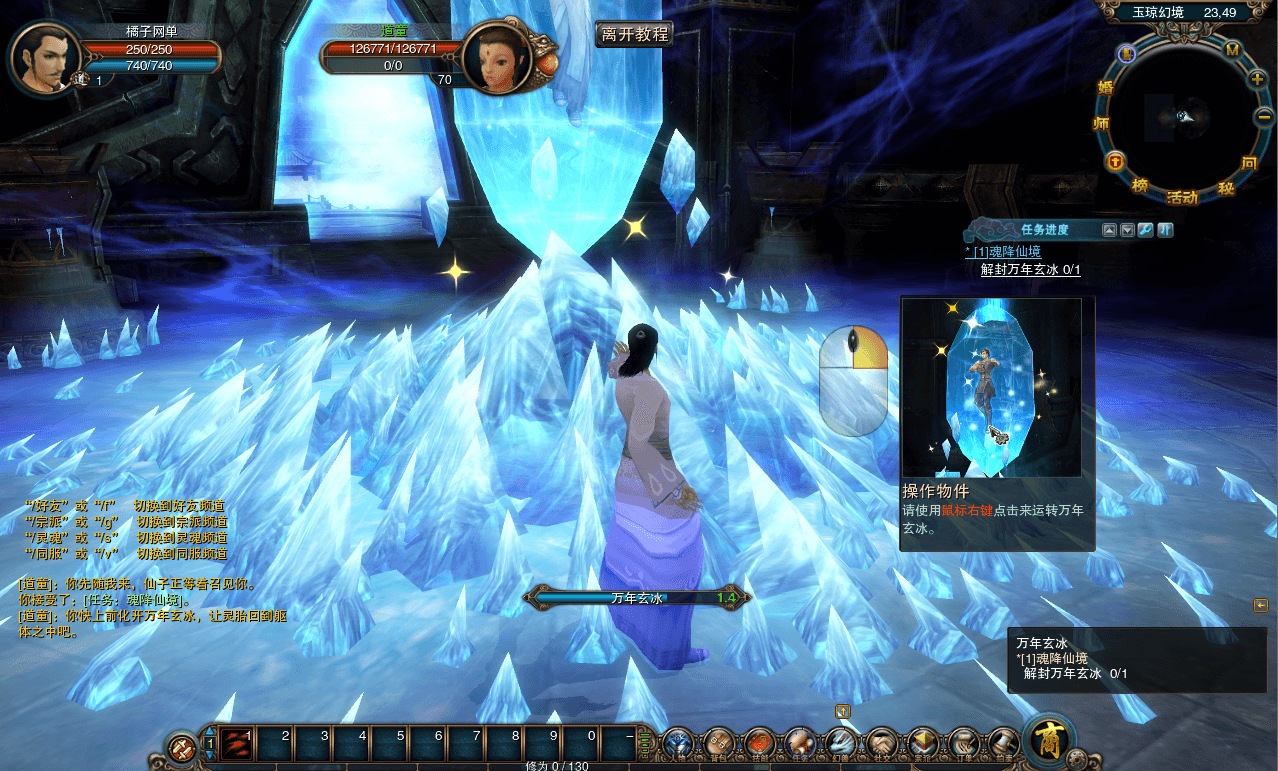Open the round gold 商 shop button
The image size is (1278, 771).
1049,741
